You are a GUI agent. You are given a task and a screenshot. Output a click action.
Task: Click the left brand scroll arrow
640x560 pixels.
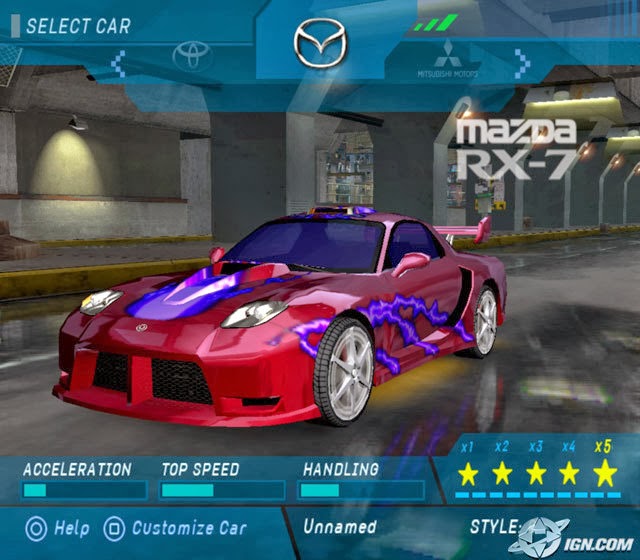tap(118, 64)
